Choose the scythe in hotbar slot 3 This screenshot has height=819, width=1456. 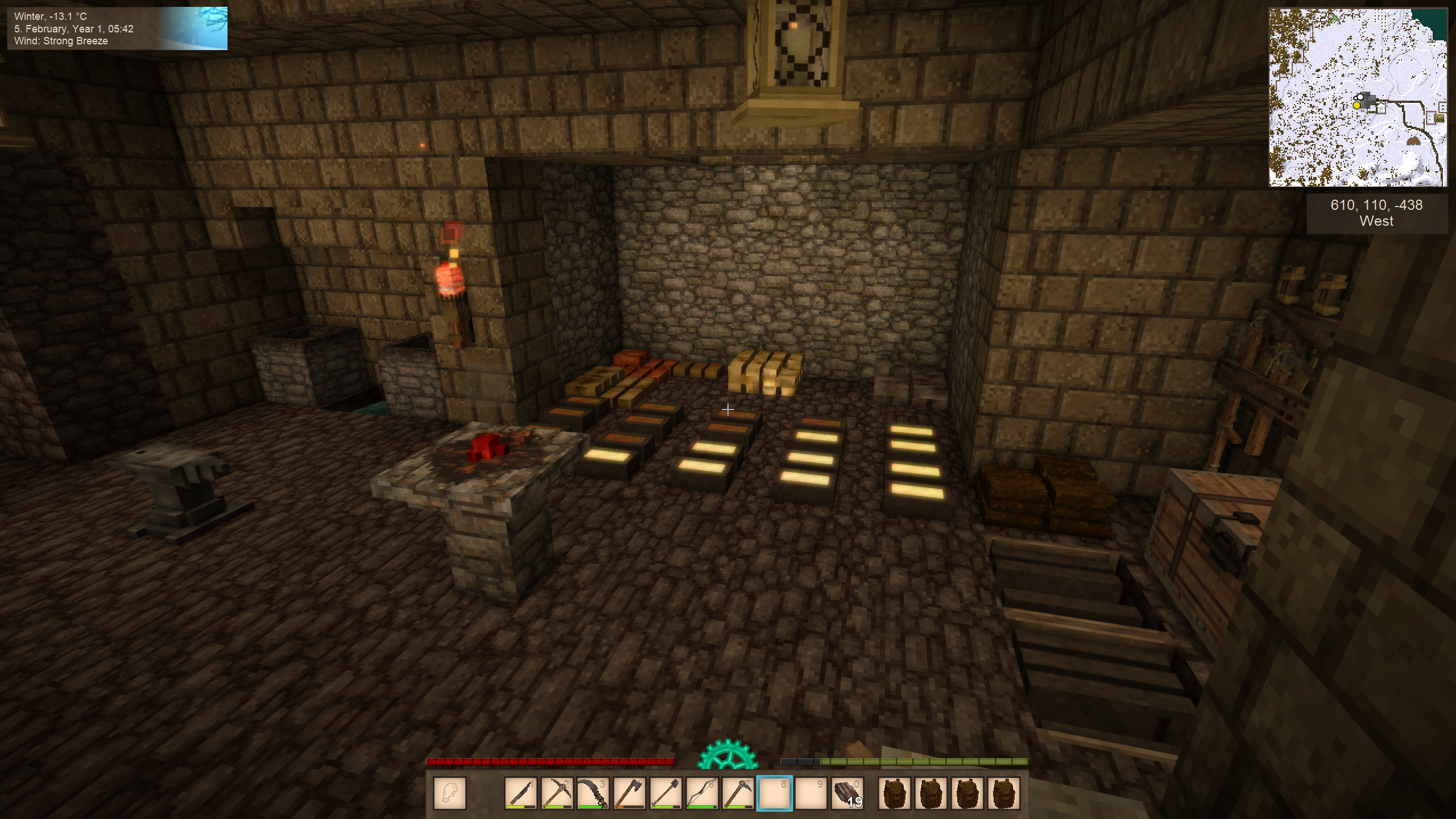coord(593,793)
